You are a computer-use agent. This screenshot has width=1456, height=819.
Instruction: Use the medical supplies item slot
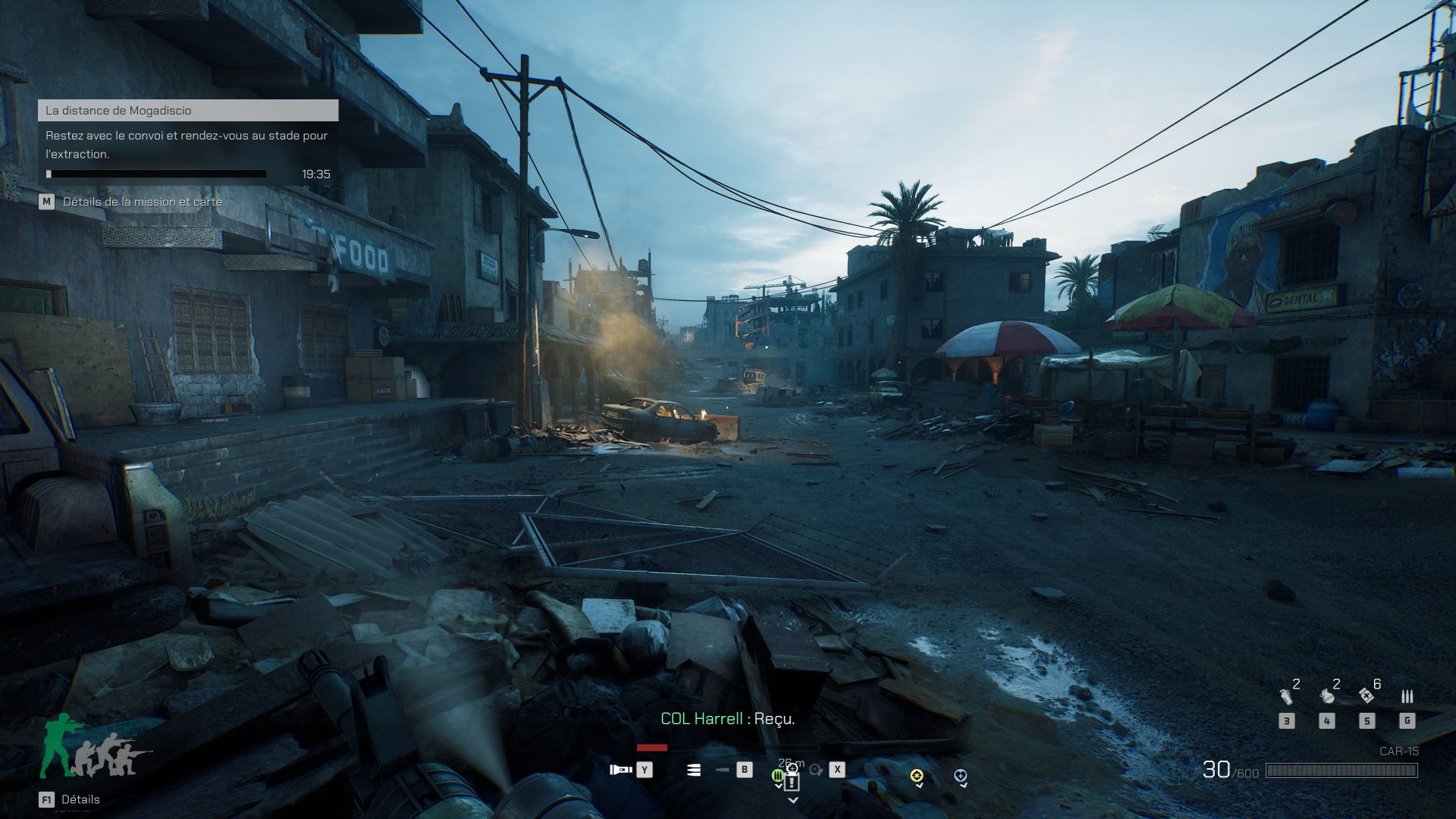coord(1367,695)
